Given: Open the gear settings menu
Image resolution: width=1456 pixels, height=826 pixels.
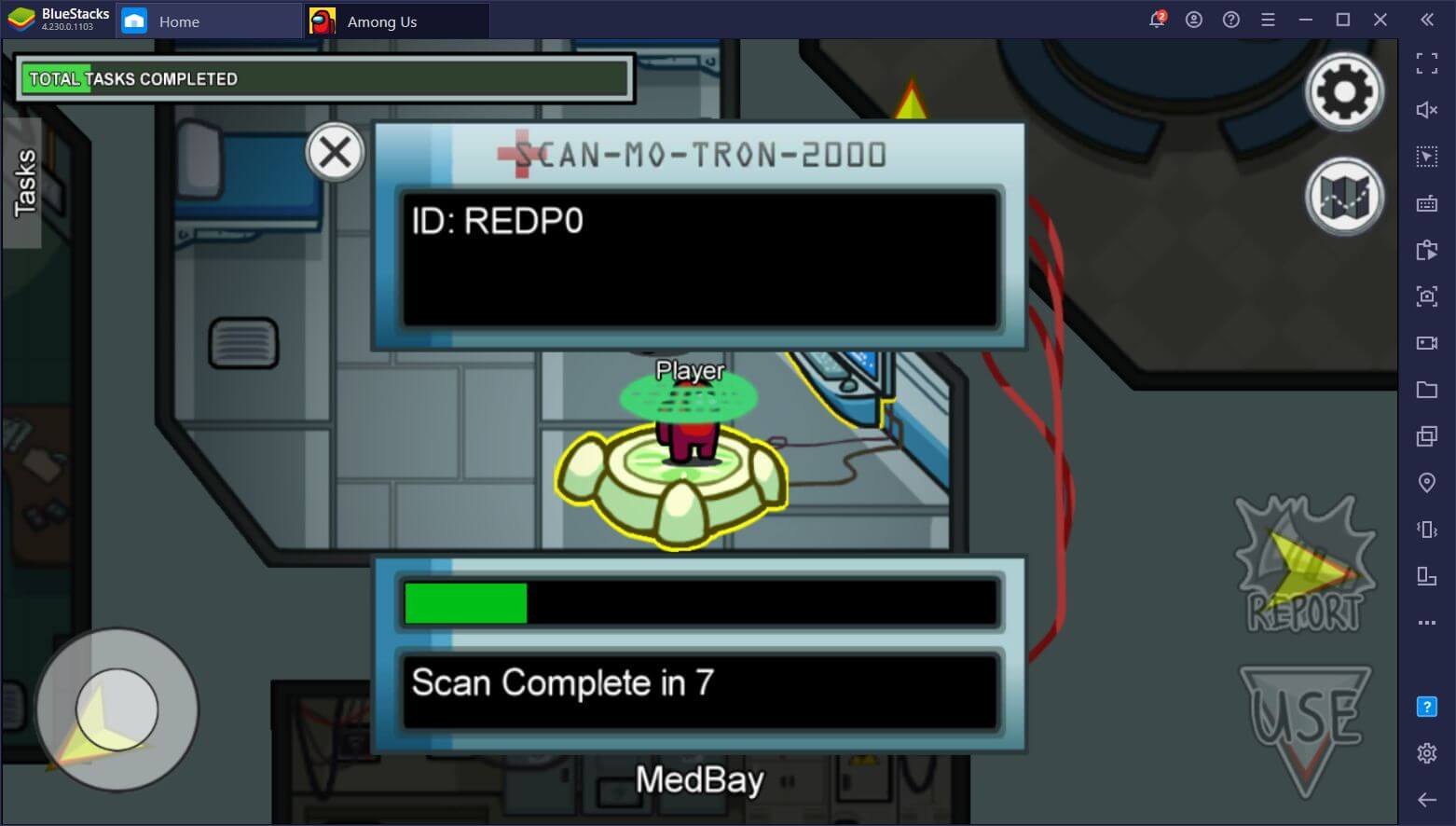Looking at the screenshot, I should point(1343,92).
